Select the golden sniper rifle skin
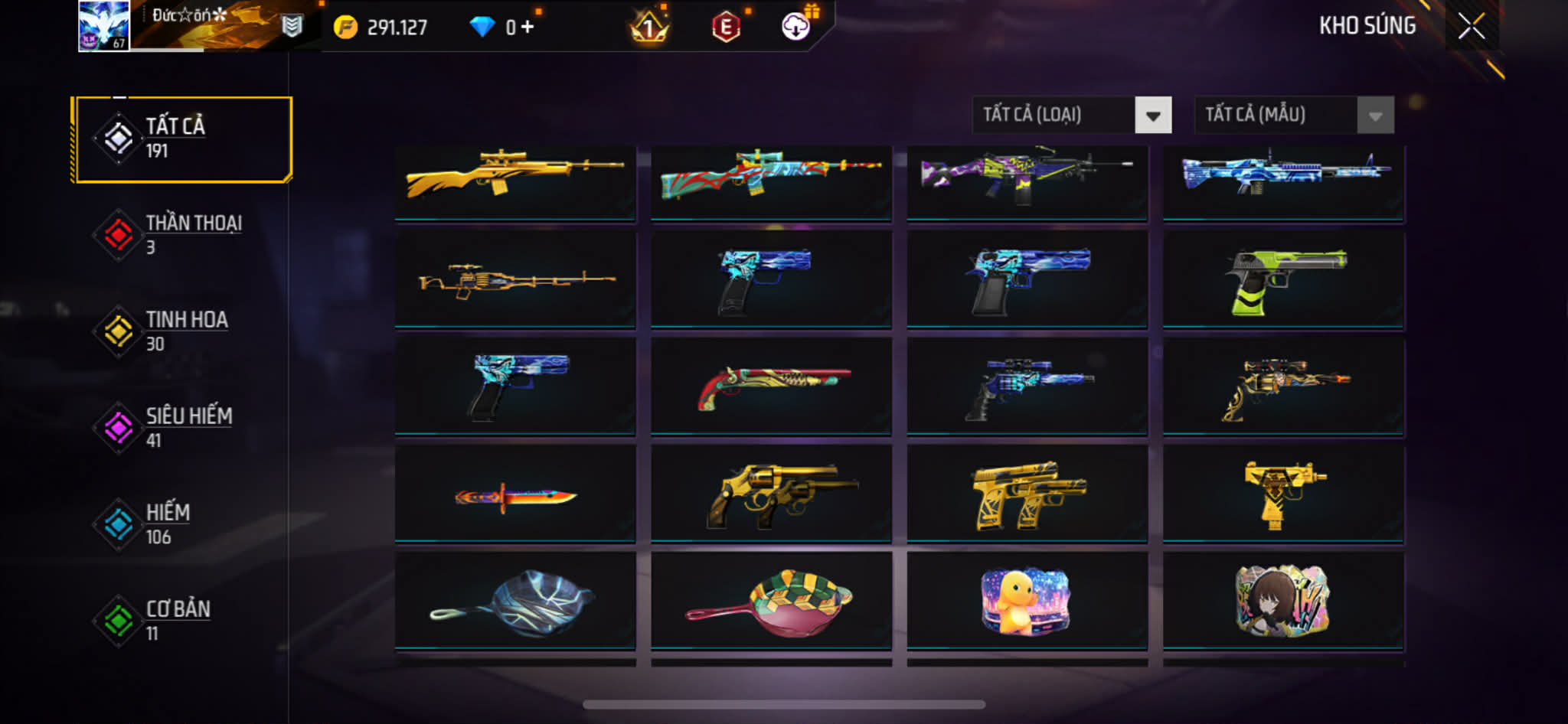The image size is (1568, 724). pos(515,182)
